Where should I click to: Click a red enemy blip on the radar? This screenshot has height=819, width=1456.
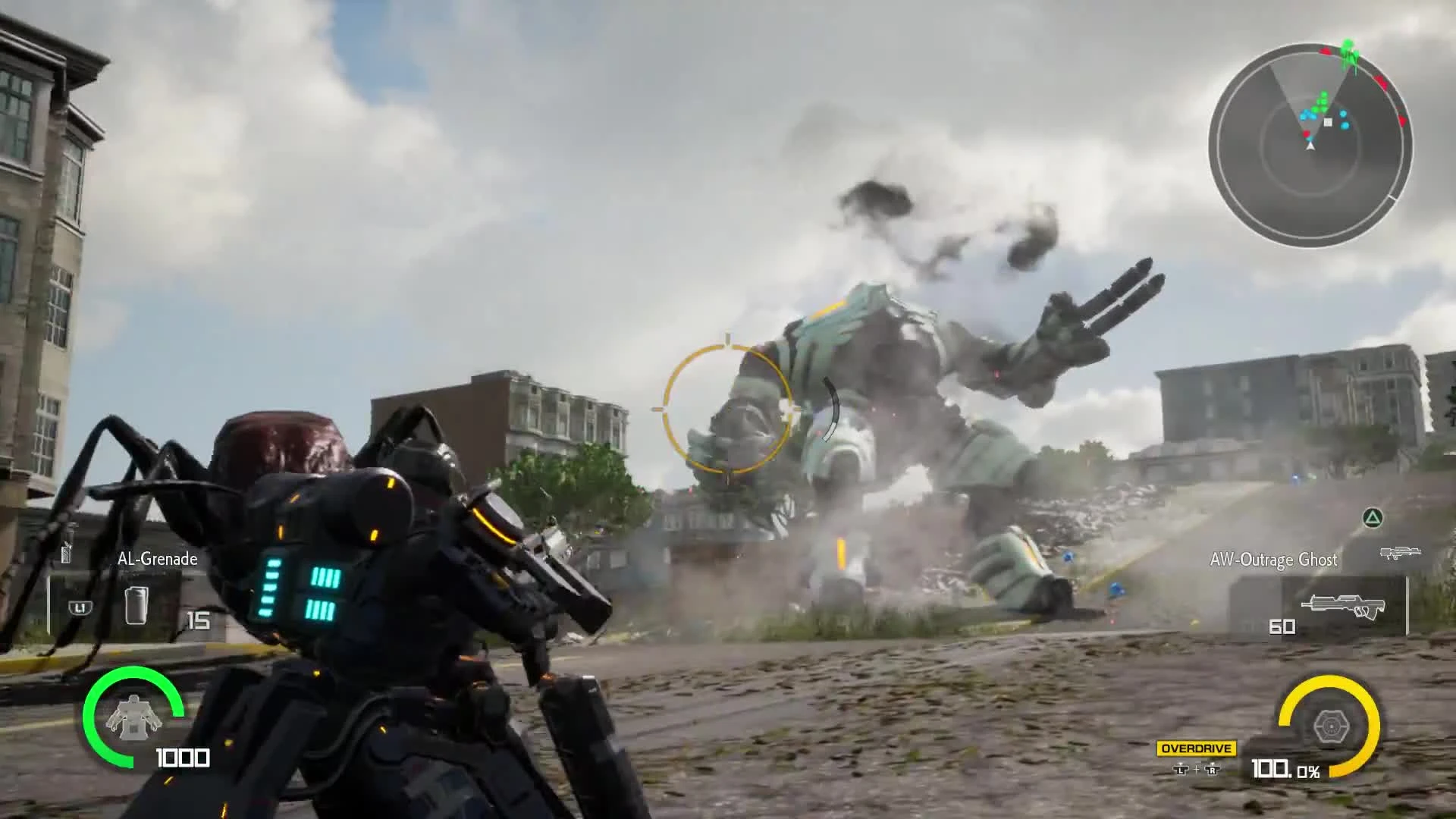[1381, 83]
